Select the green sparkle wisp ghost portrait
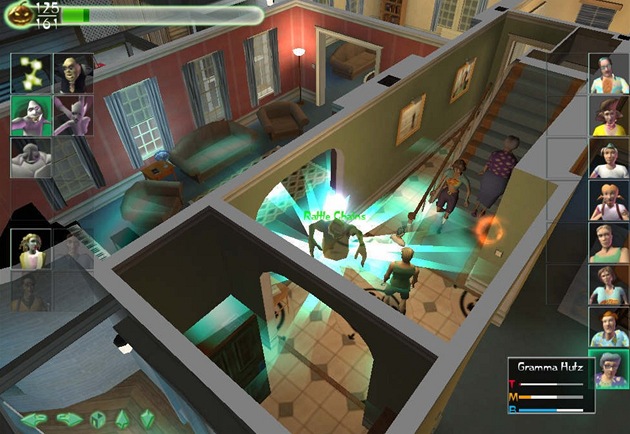Viewport: 630px width, 434px height. [30, 74]
